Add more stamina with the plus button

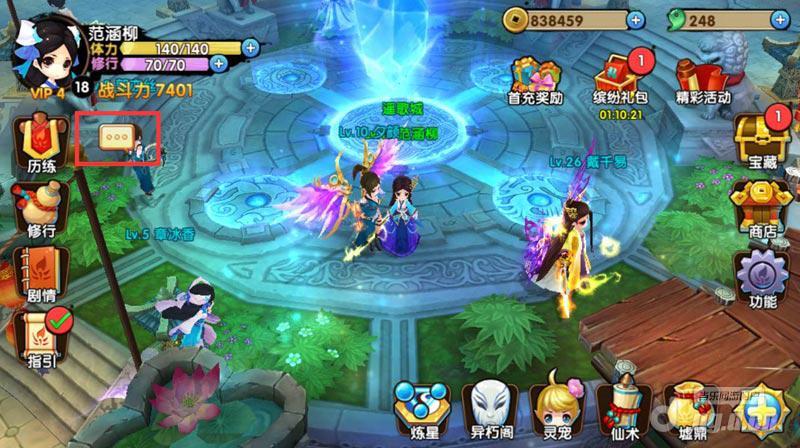coord(250,46)
